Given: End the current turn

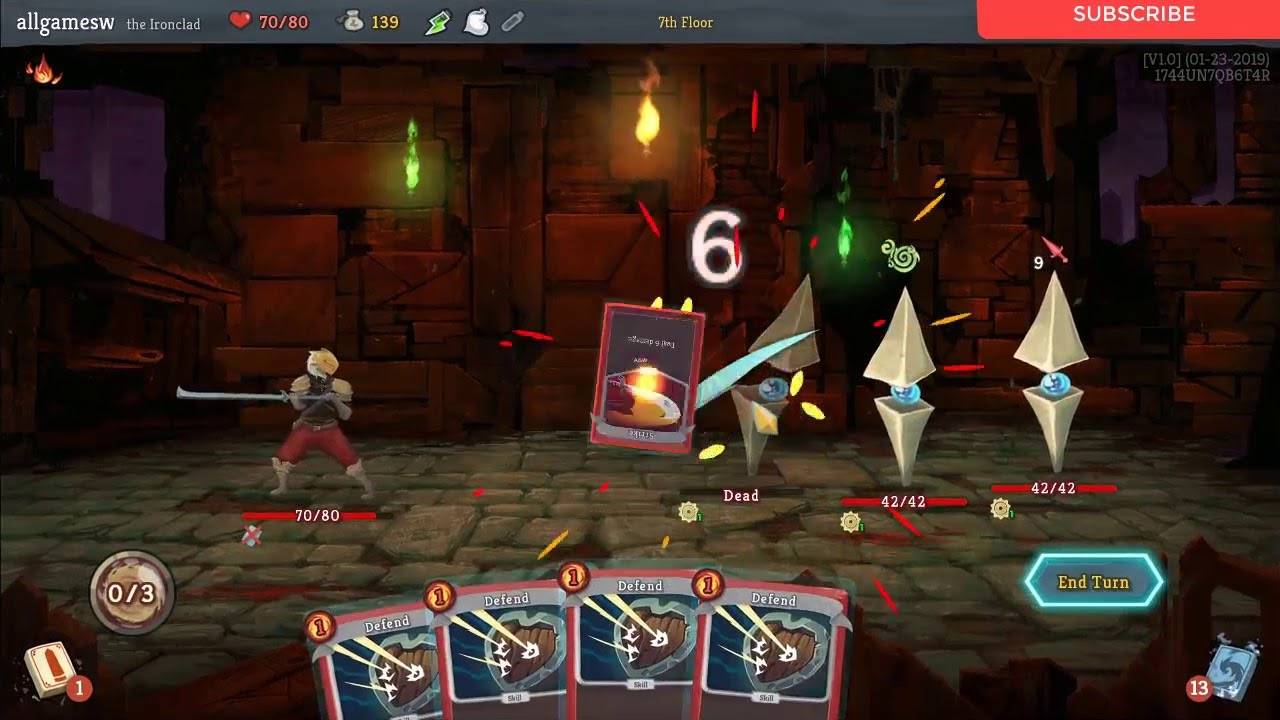Looking at the screenshot, I should click(x=1093, y=582).
